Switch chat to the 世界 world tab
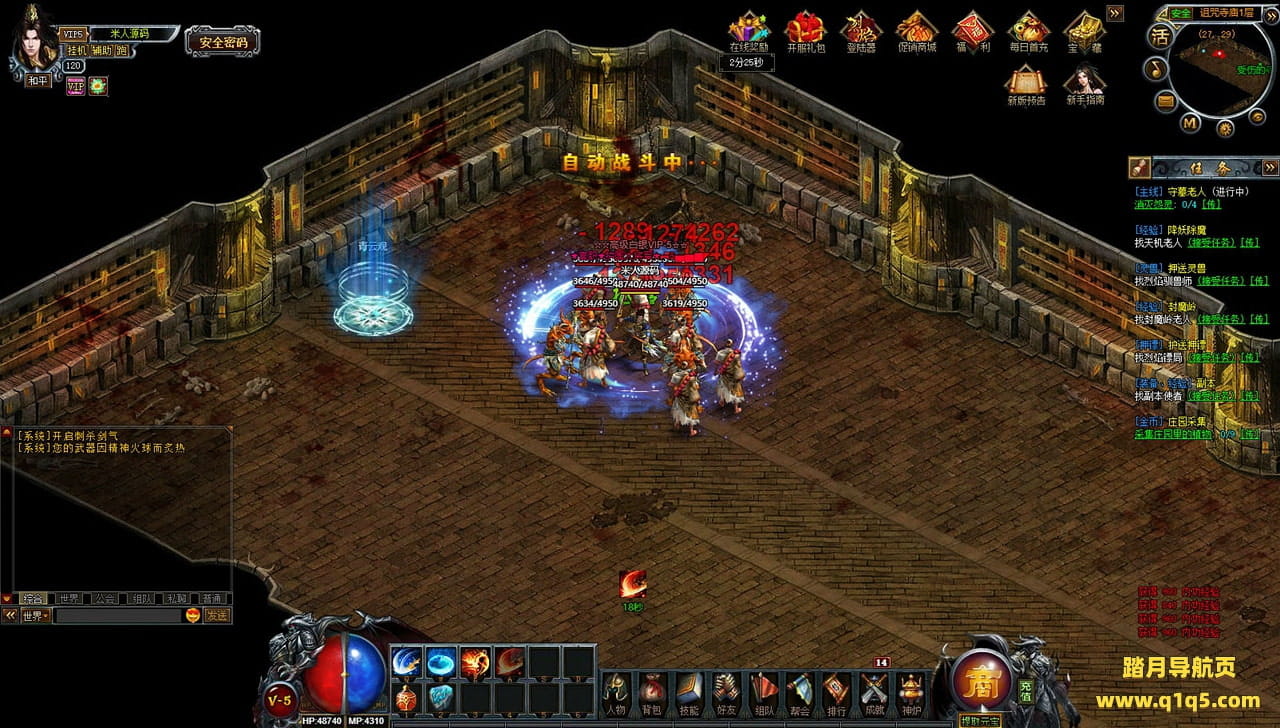 [68, 599]
